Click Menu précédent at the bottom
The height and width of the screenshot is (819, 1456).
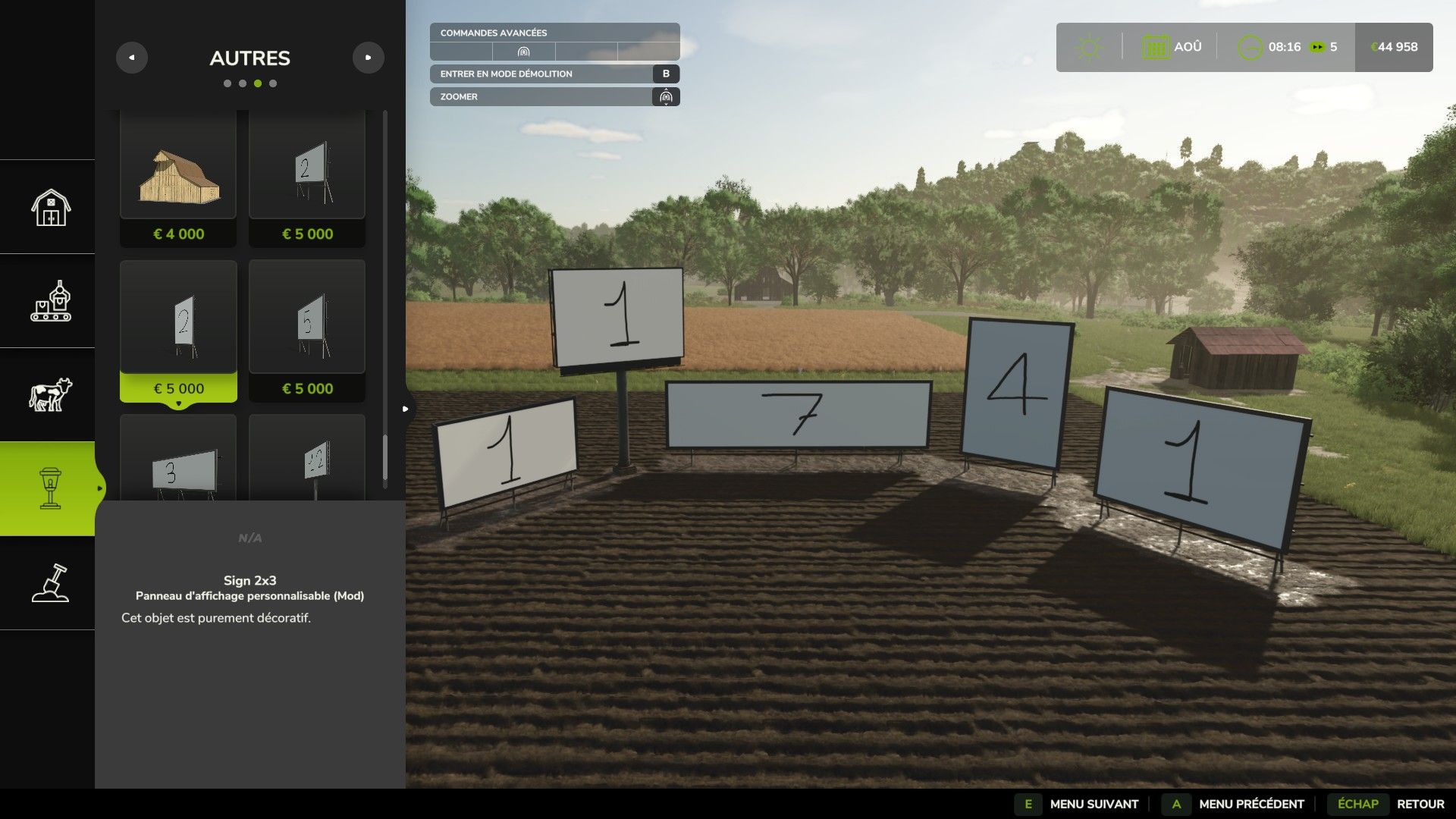(1250, 804)
